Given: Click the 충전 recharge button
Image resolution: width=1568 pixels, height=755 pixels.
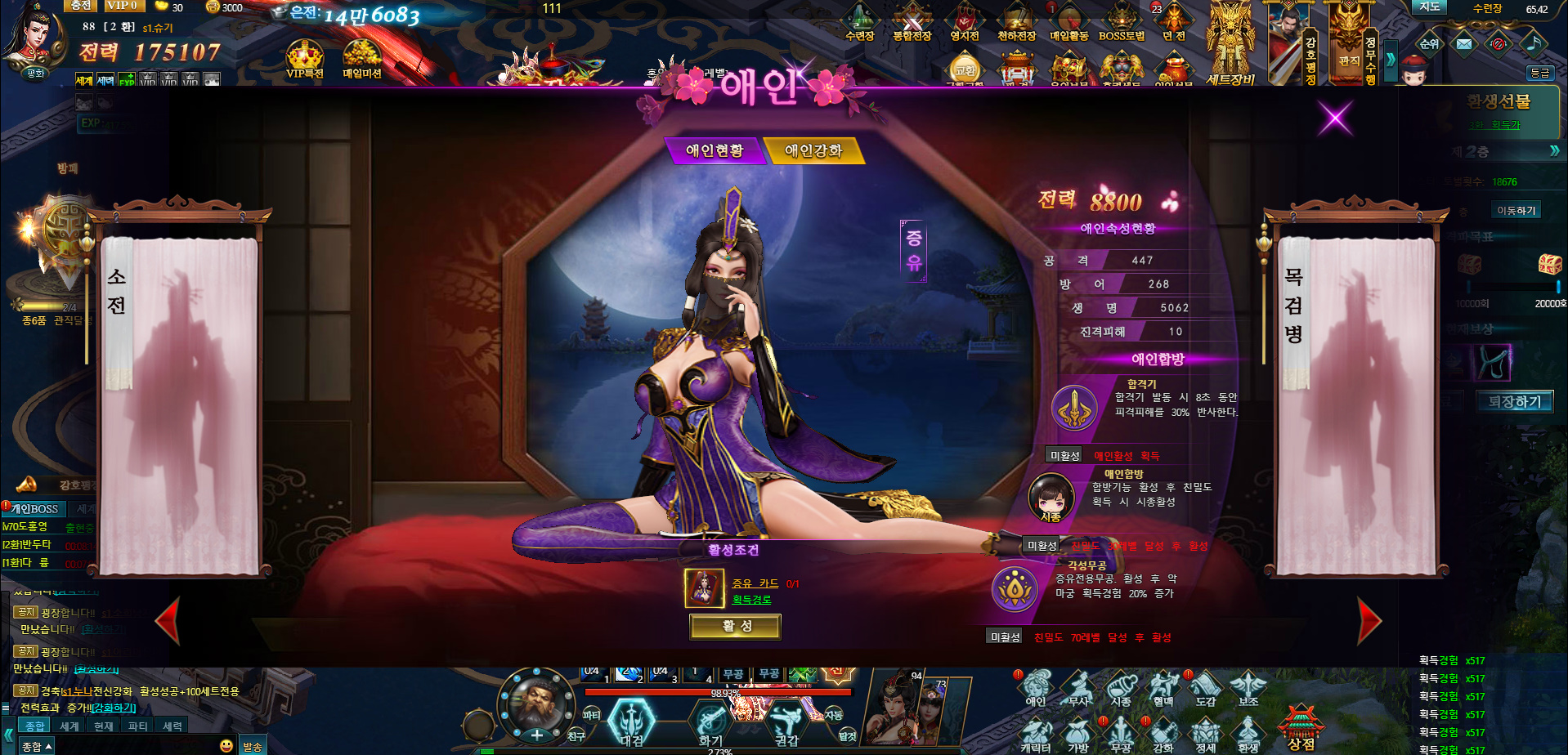Looking at the screenshot, I should 80,6.
